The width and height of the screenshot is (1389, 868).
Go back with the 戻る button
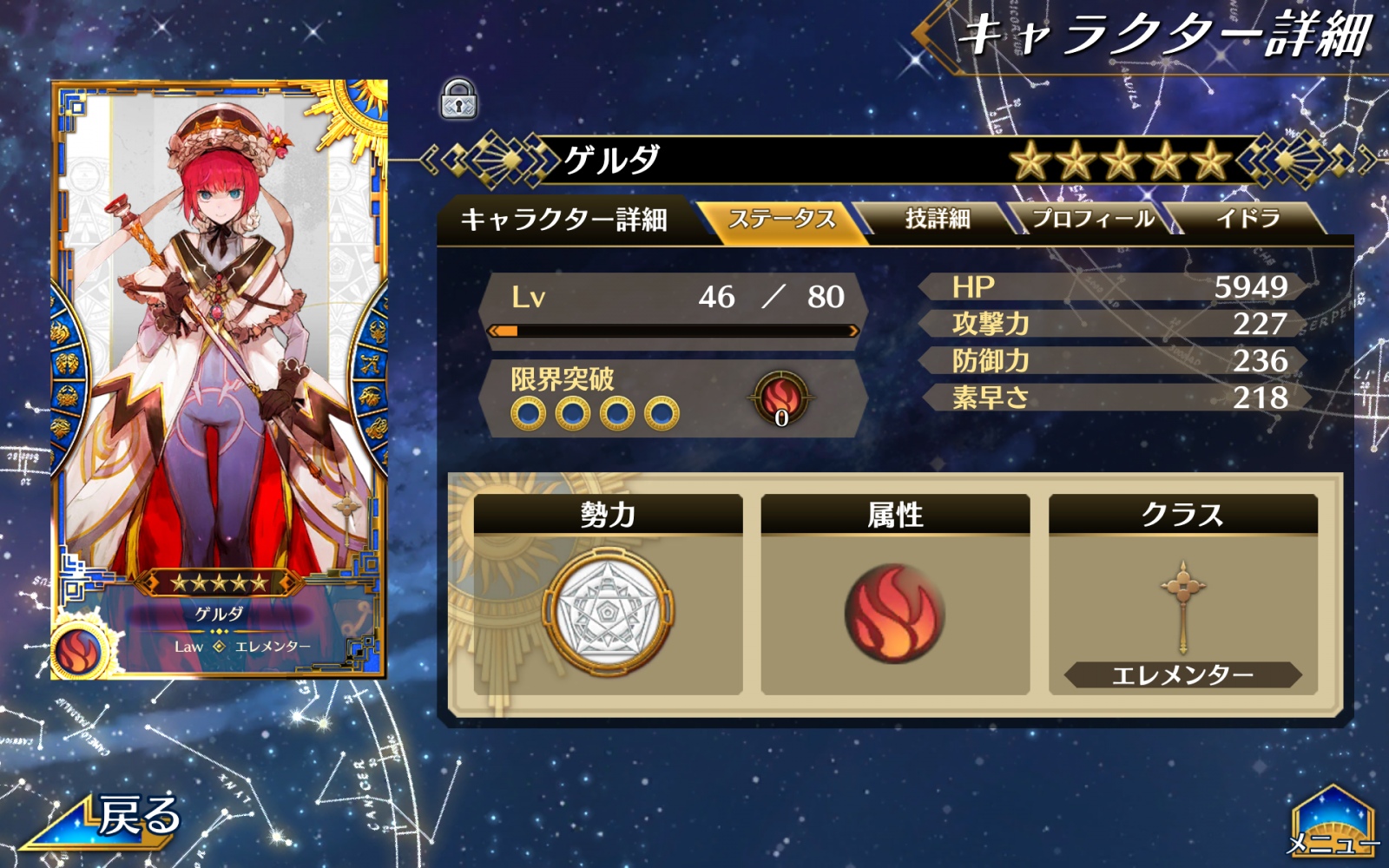(113, 819)
